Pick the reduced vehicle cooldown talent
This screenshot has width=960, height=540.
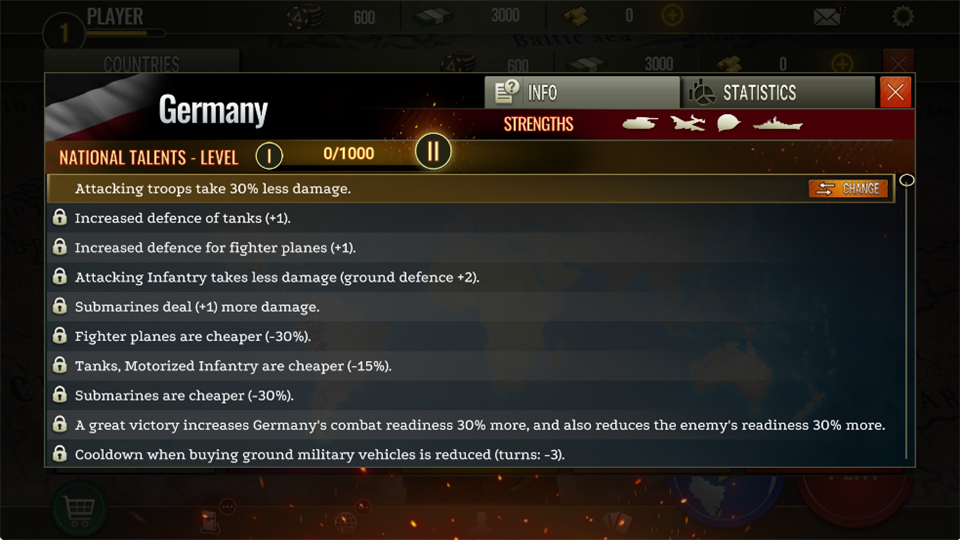(x=319, y=455)
